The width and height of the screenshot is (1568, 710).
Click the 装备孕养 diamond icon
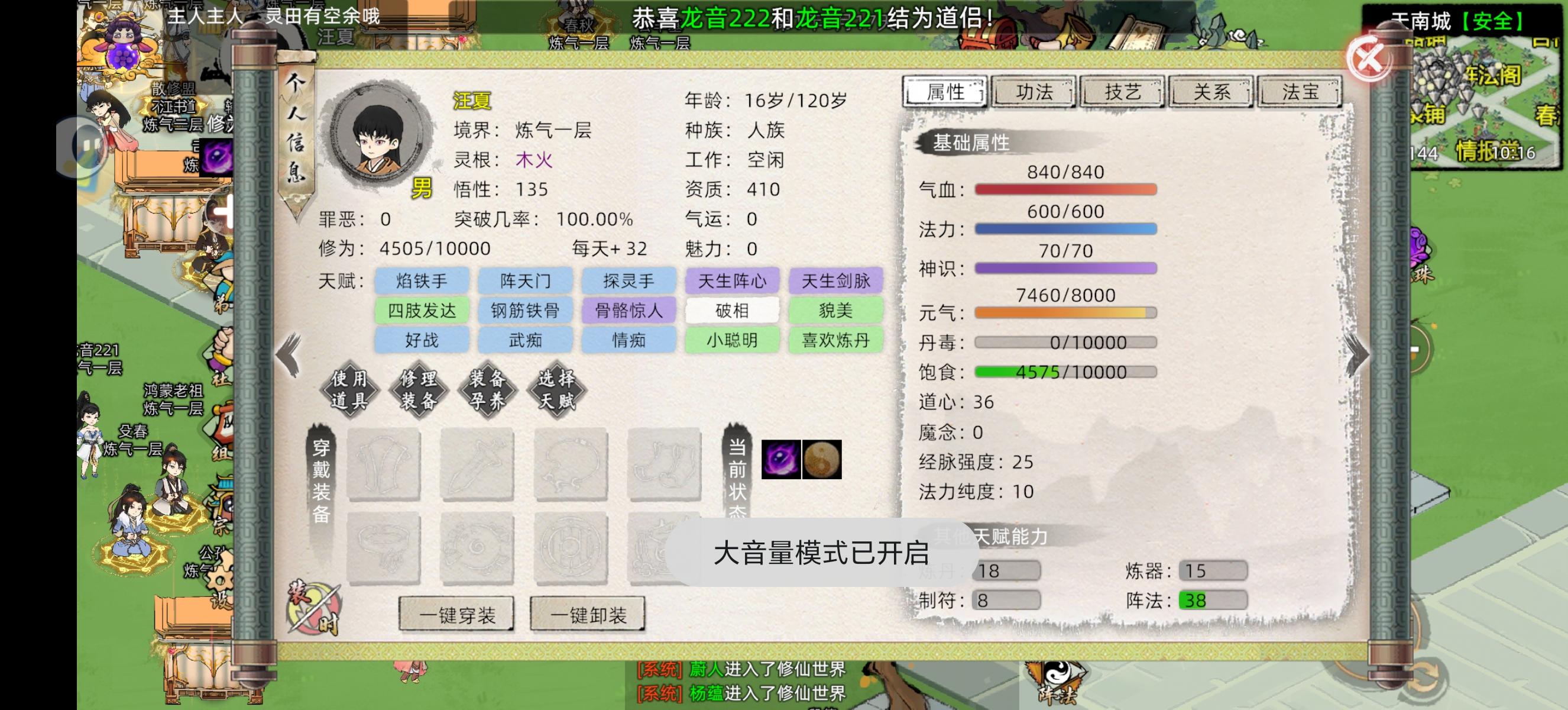487,390
